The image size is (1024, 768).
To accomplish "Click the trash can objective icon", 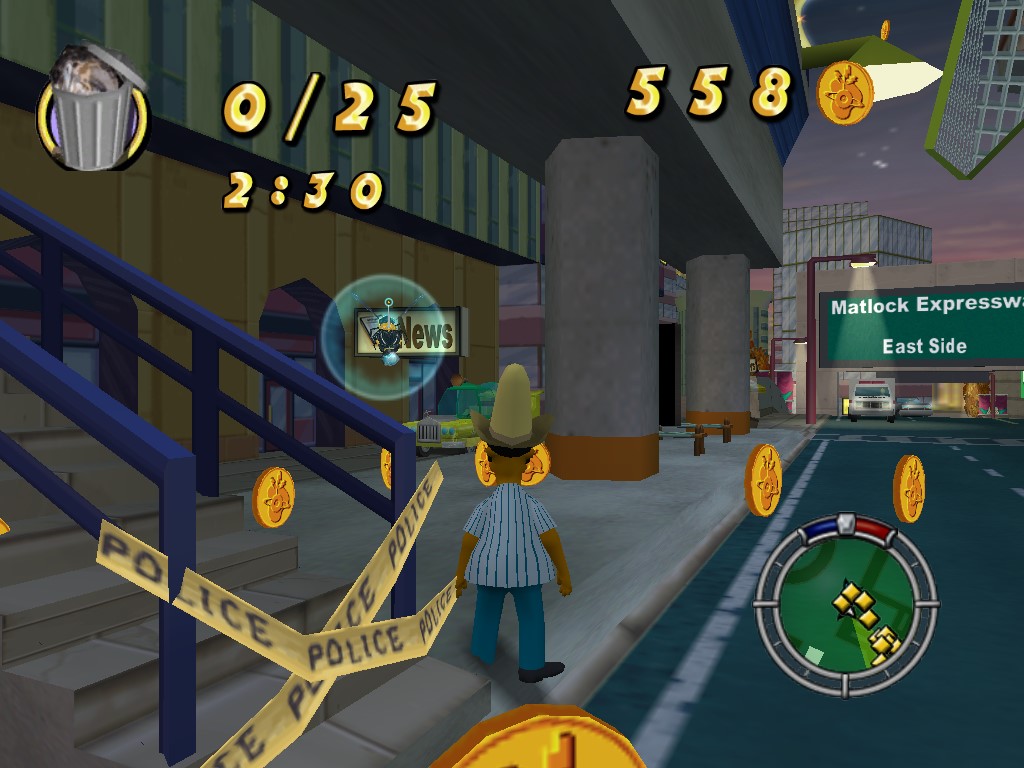I will (92, 110).
